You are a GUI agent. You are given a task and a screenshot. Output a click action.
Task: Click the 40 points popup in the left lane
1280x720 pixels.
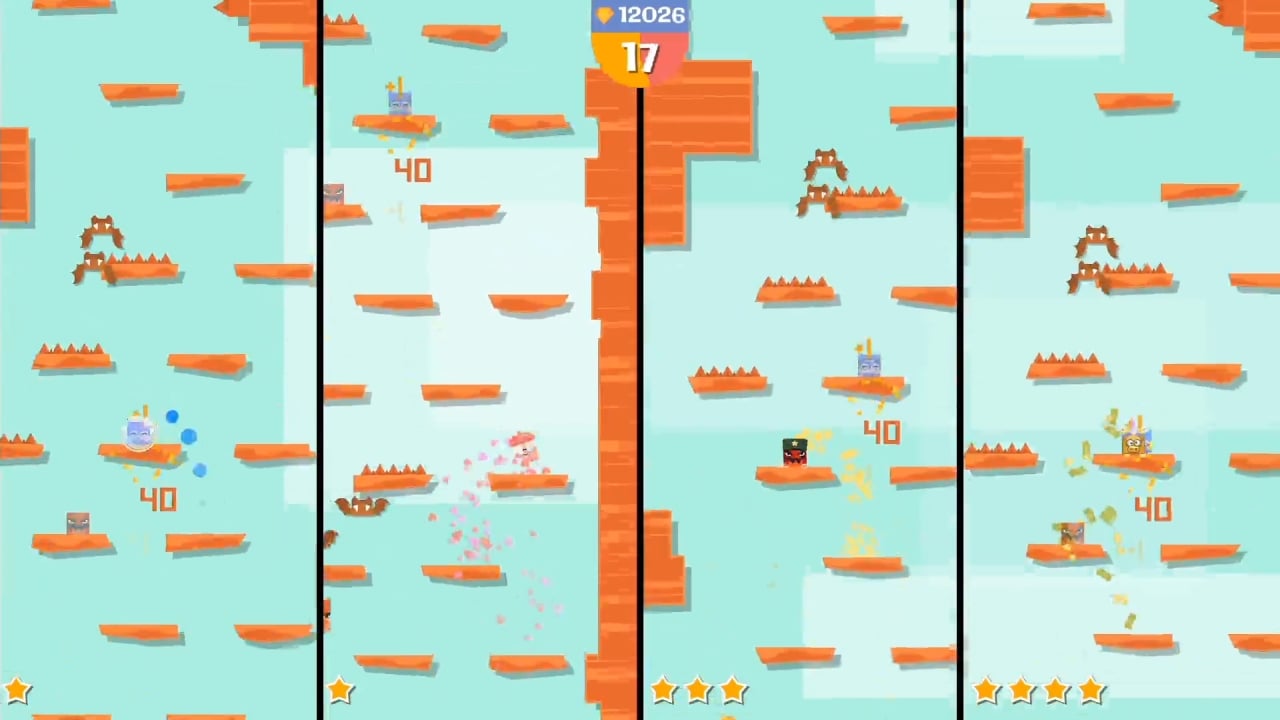[x=157, y=499]
